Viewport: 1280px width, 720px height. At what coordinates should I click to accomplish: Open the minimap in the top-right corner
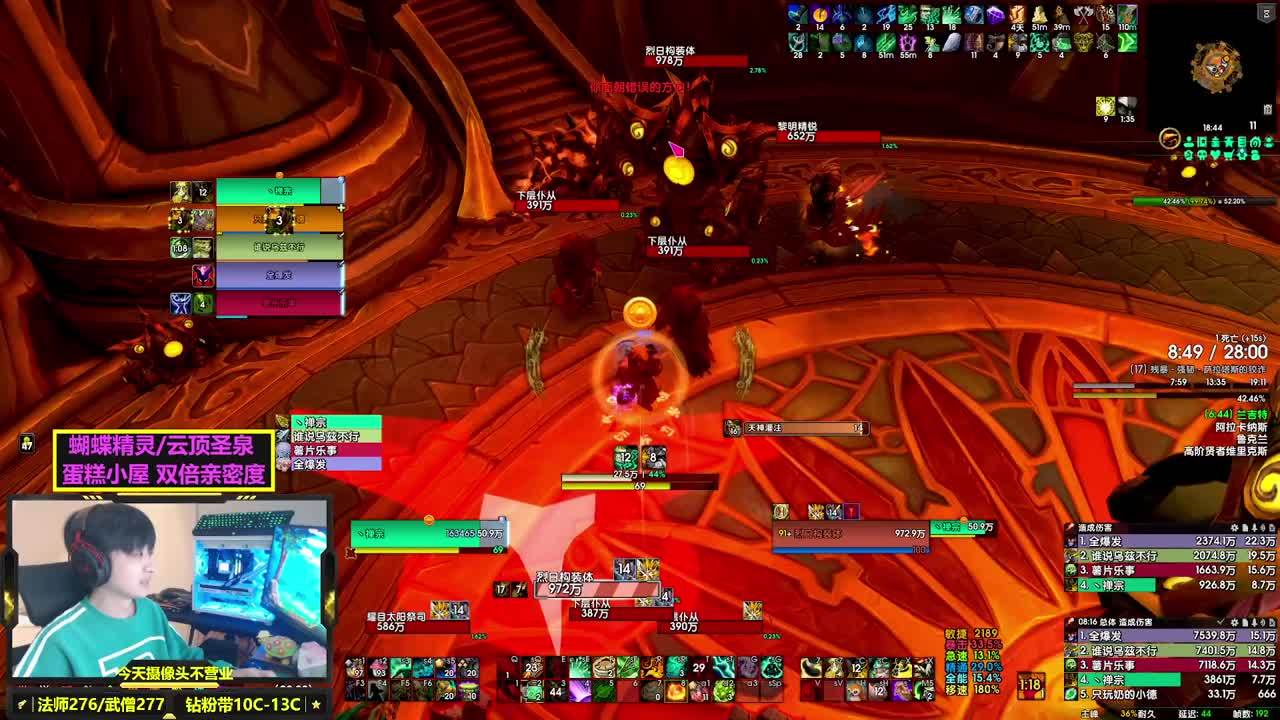pos(1216,67)
